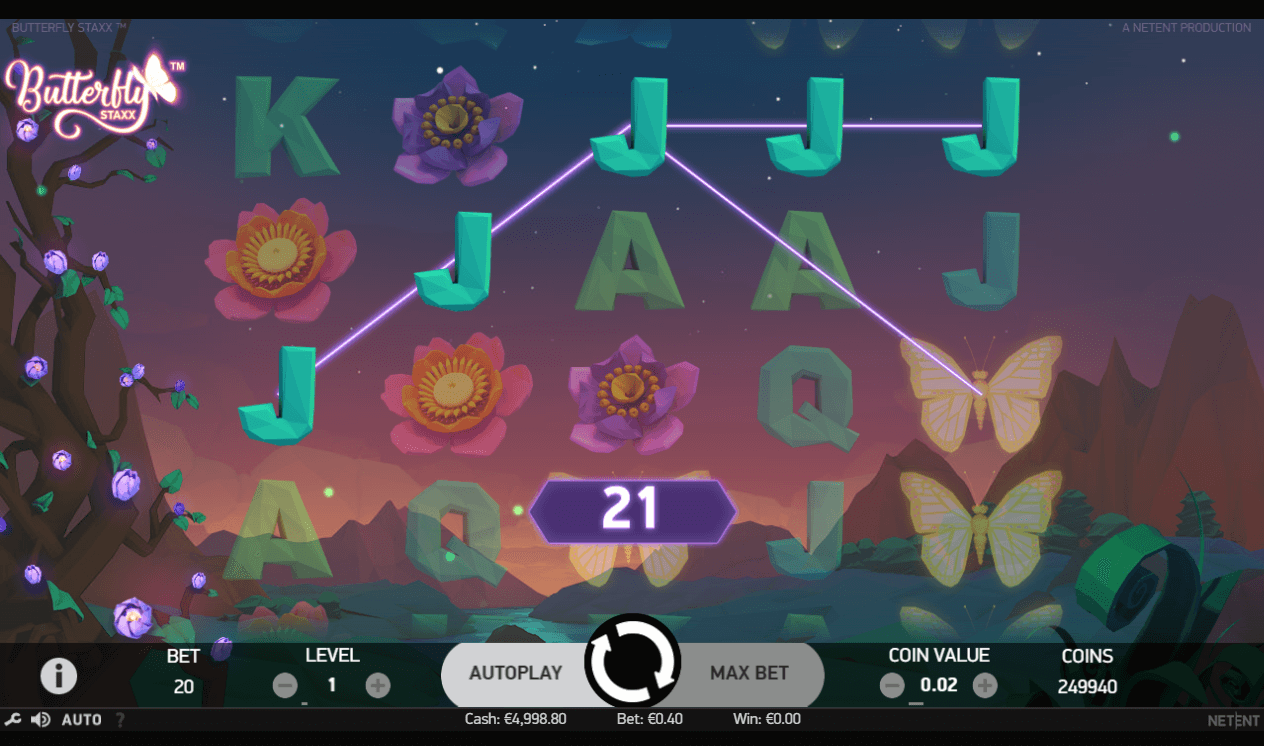Open the AUTO options in the bottom bar
Viewport: 1264px width, 746px height.
(x=81, y=720)
